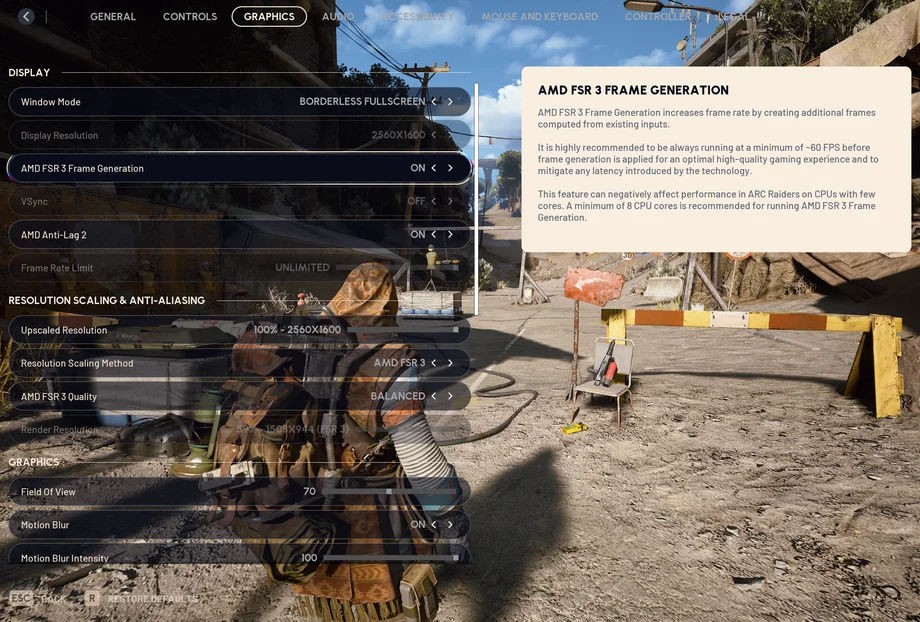Select the Audio tab
This screenshot has height=622, width=920.
pyautogui.click(x=337, y=17)
